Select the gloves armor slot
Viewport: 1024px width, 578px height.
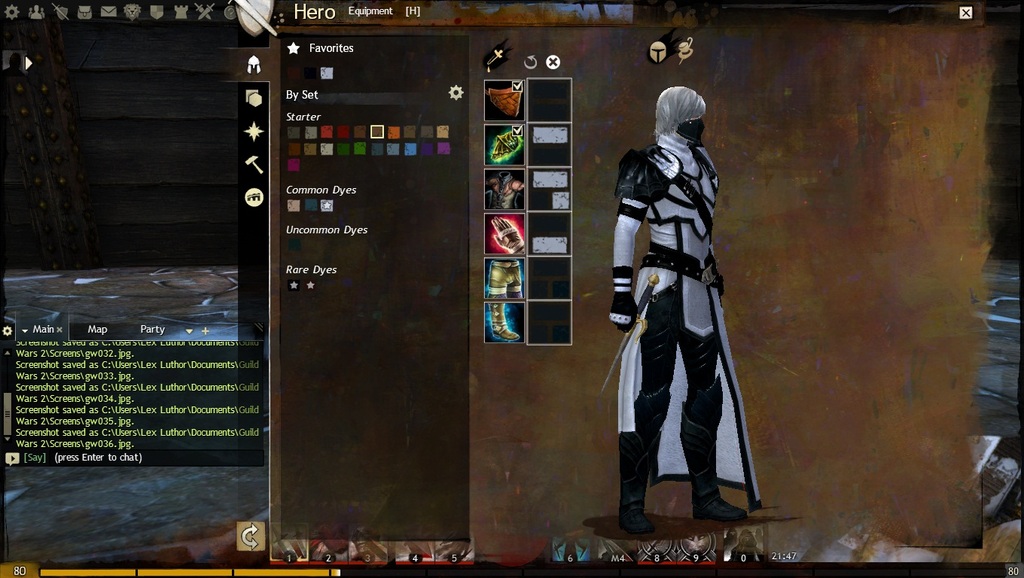coord(505,234)
